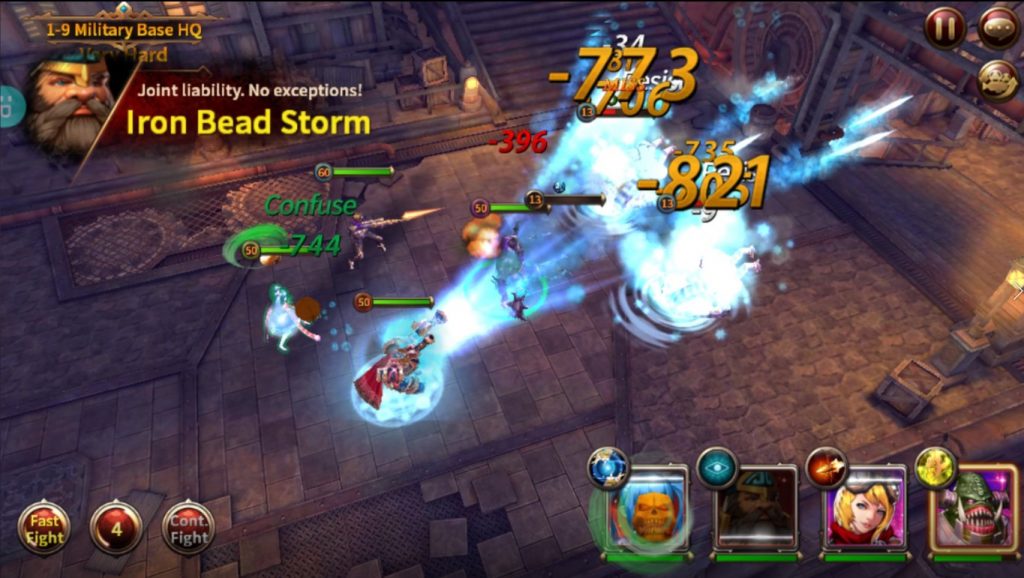Toggle the Cont. Fight button

click(x=188, y=528)
